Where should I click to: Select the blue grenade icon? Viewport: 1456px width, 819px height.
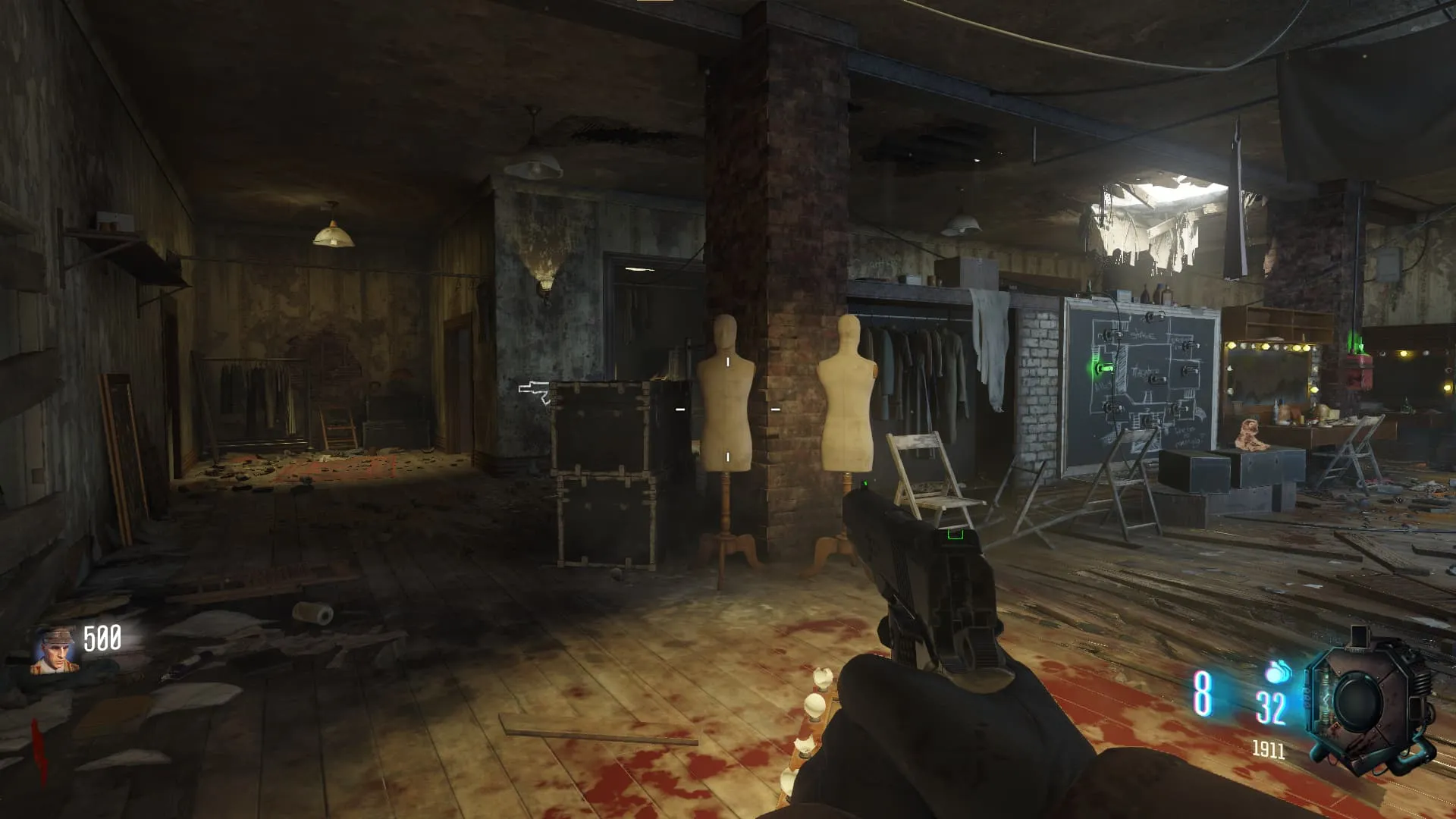(x=1279, y=671)
